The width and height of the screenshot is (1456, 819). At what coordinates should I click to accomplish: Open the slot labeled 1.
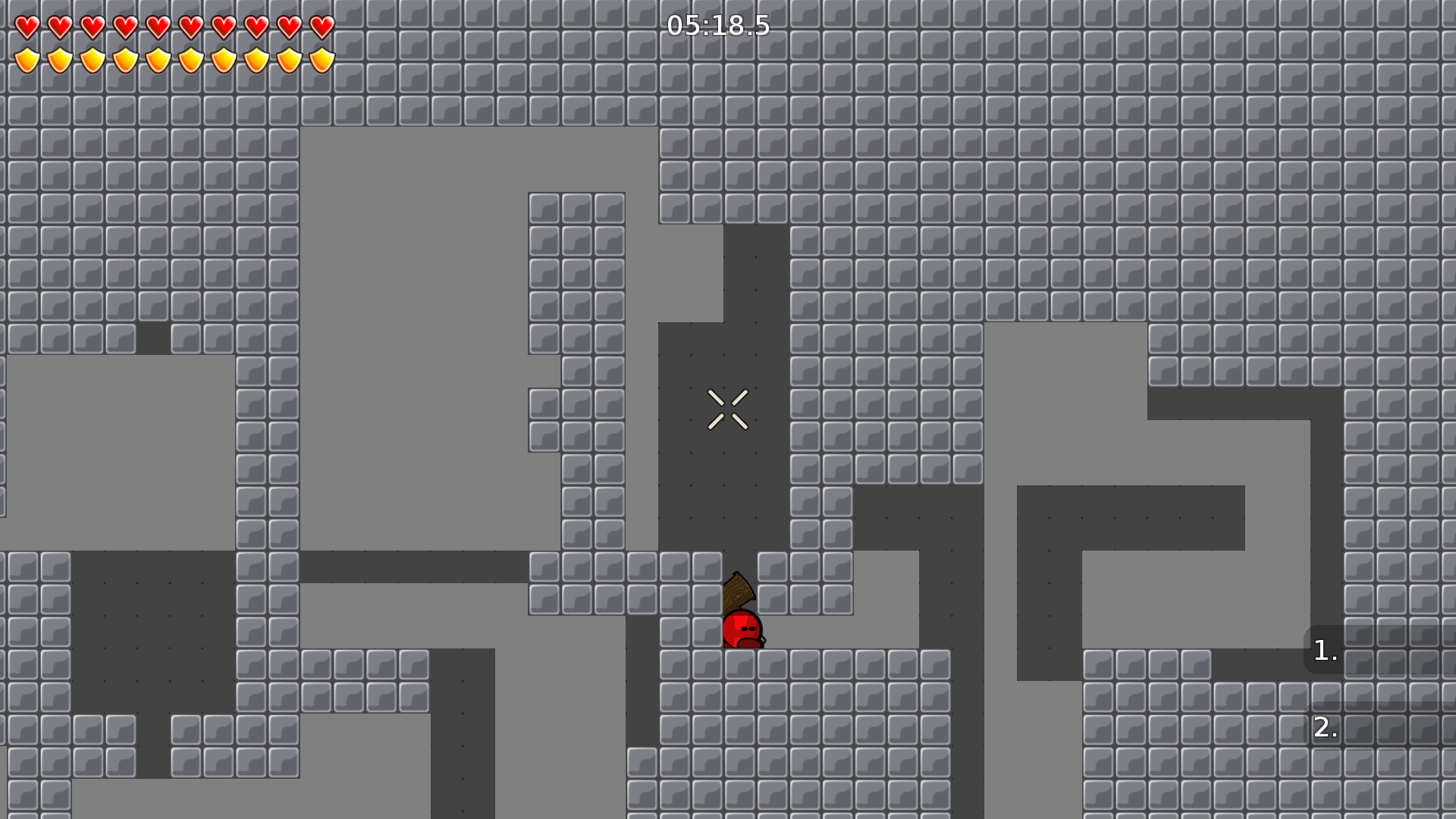pos(1325,650)
